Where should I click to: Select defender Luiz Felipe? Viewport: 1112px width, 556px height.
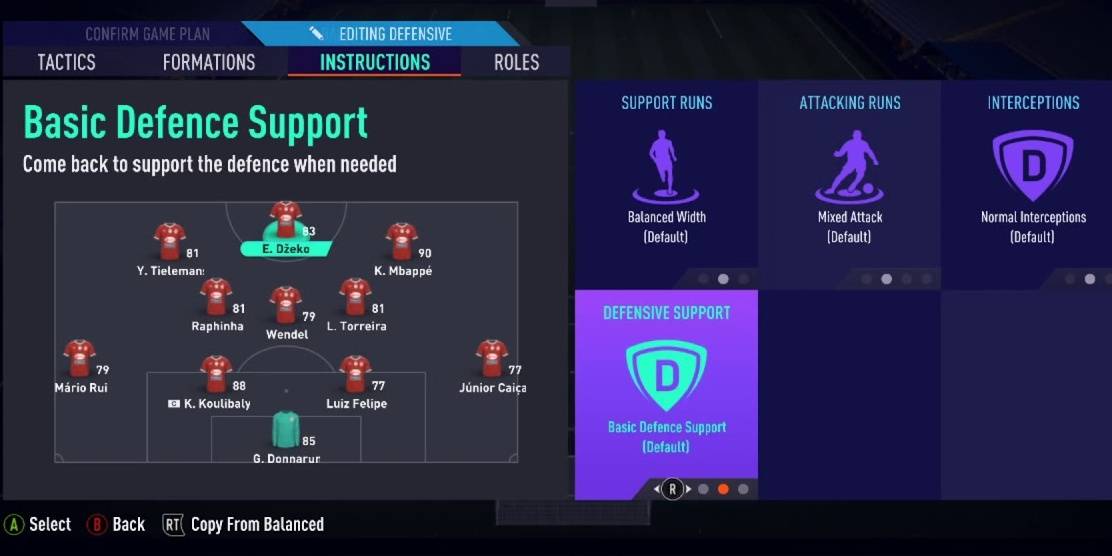pos(355,374)
